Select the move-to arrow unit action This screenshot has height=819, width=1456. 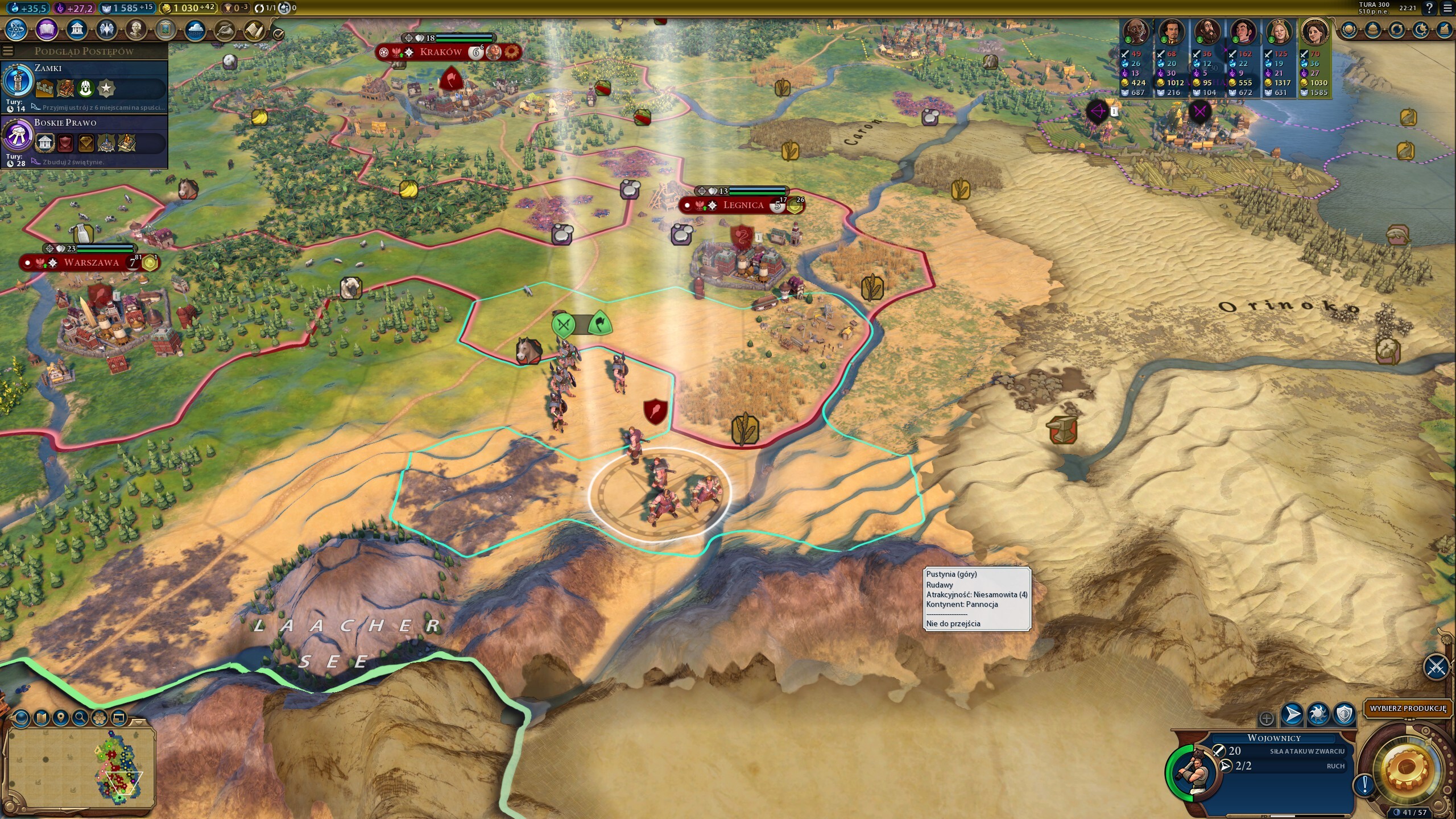tap(1292, 714)
